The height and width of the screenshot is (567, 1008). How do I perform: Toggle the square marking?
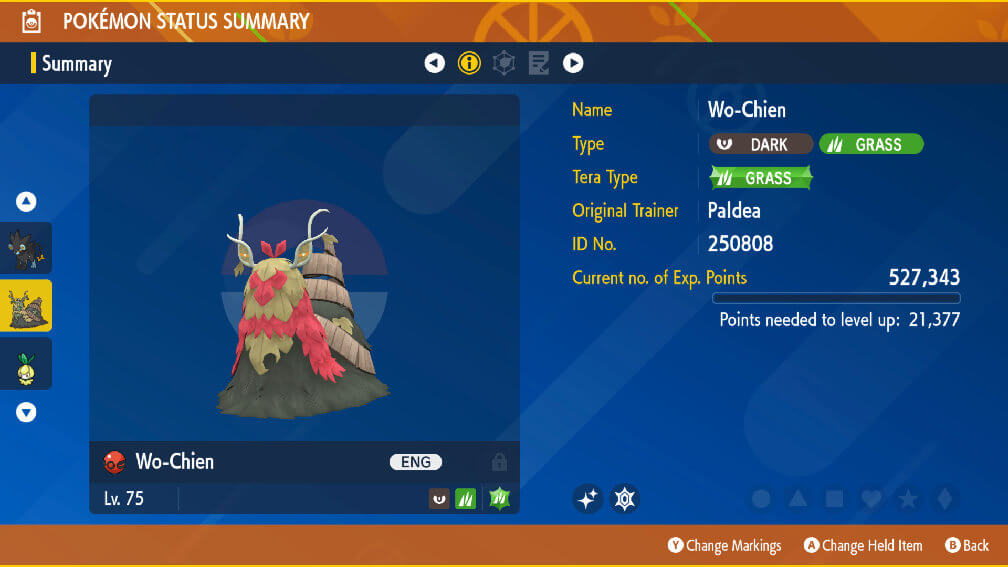834,498
